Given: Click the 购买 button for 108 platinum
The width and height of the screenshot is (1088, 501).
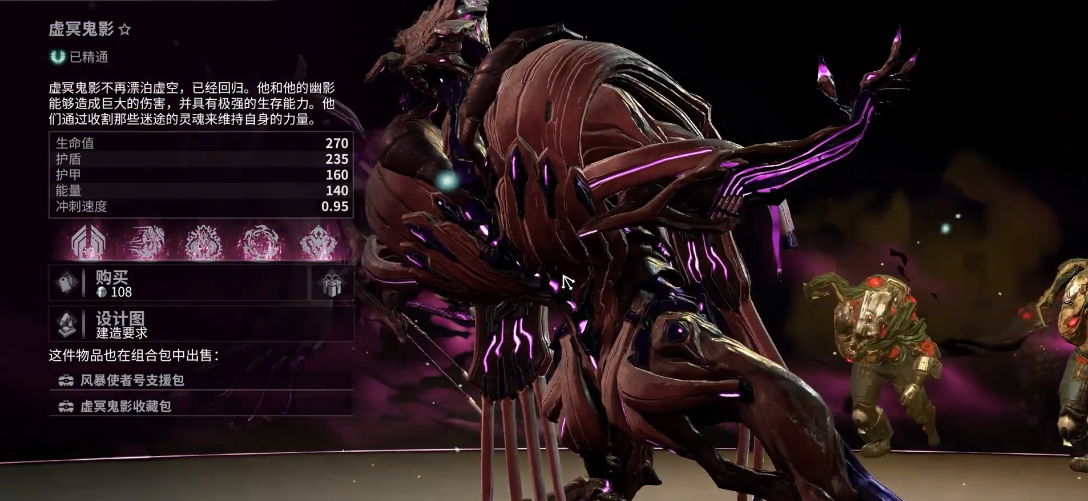Looking at the screenshot, I should [180, 283].
